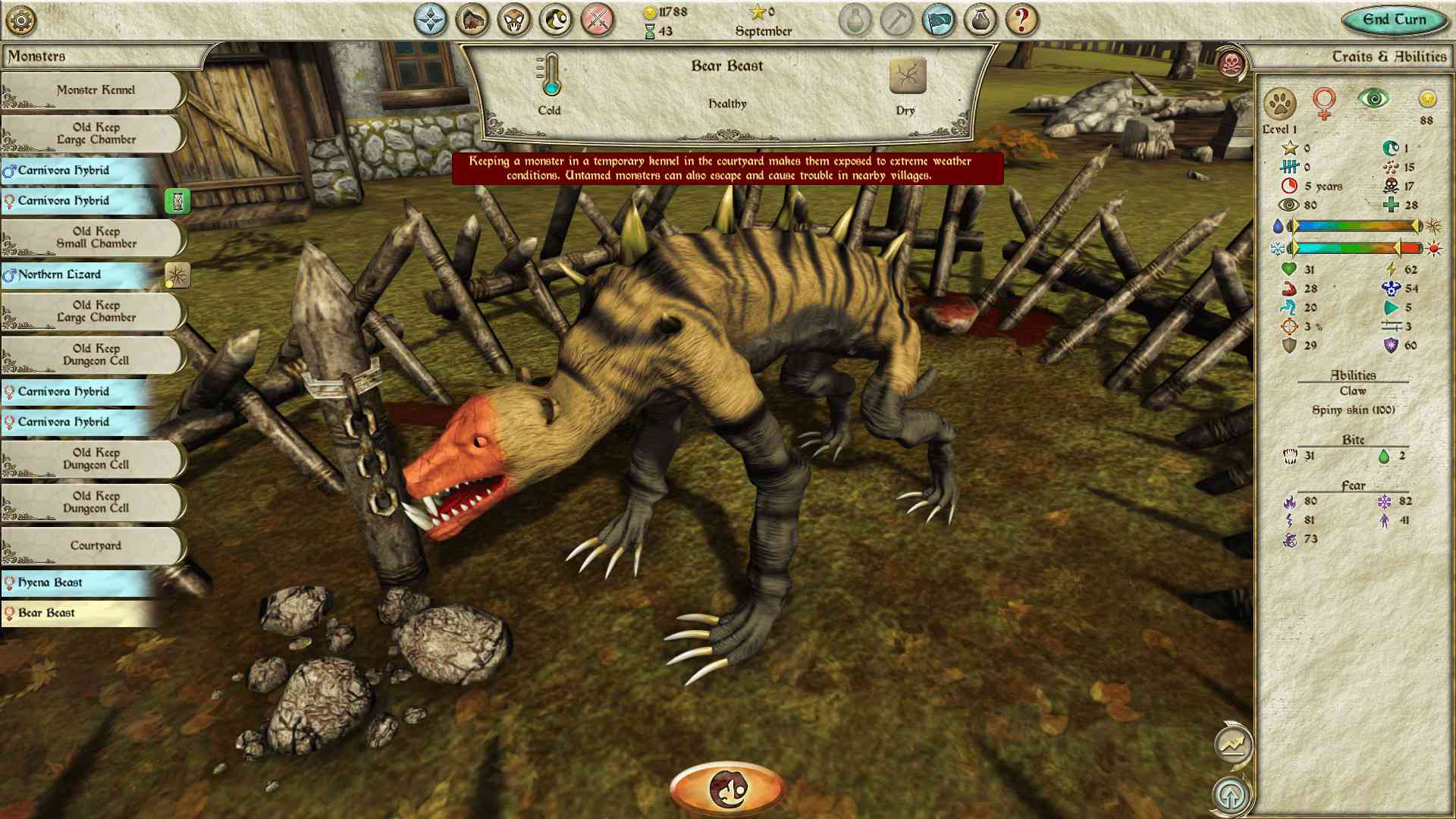1456x819 pixels.
Task: Open the red crossed-swords combat icon
Action: coord(595,20)
